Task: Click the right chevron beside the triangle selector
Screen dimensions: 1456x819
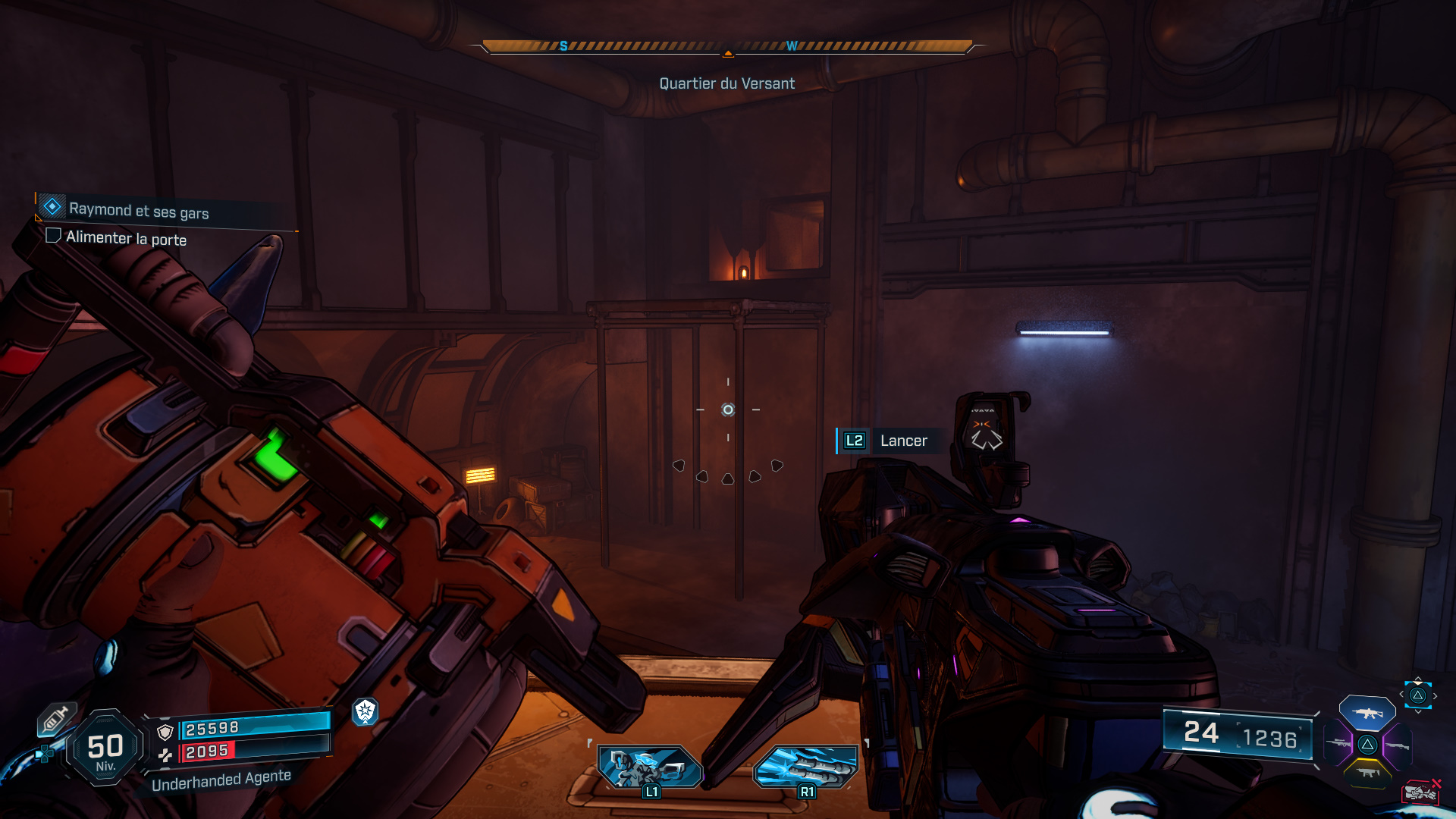Action: (x=1435, y=695)
